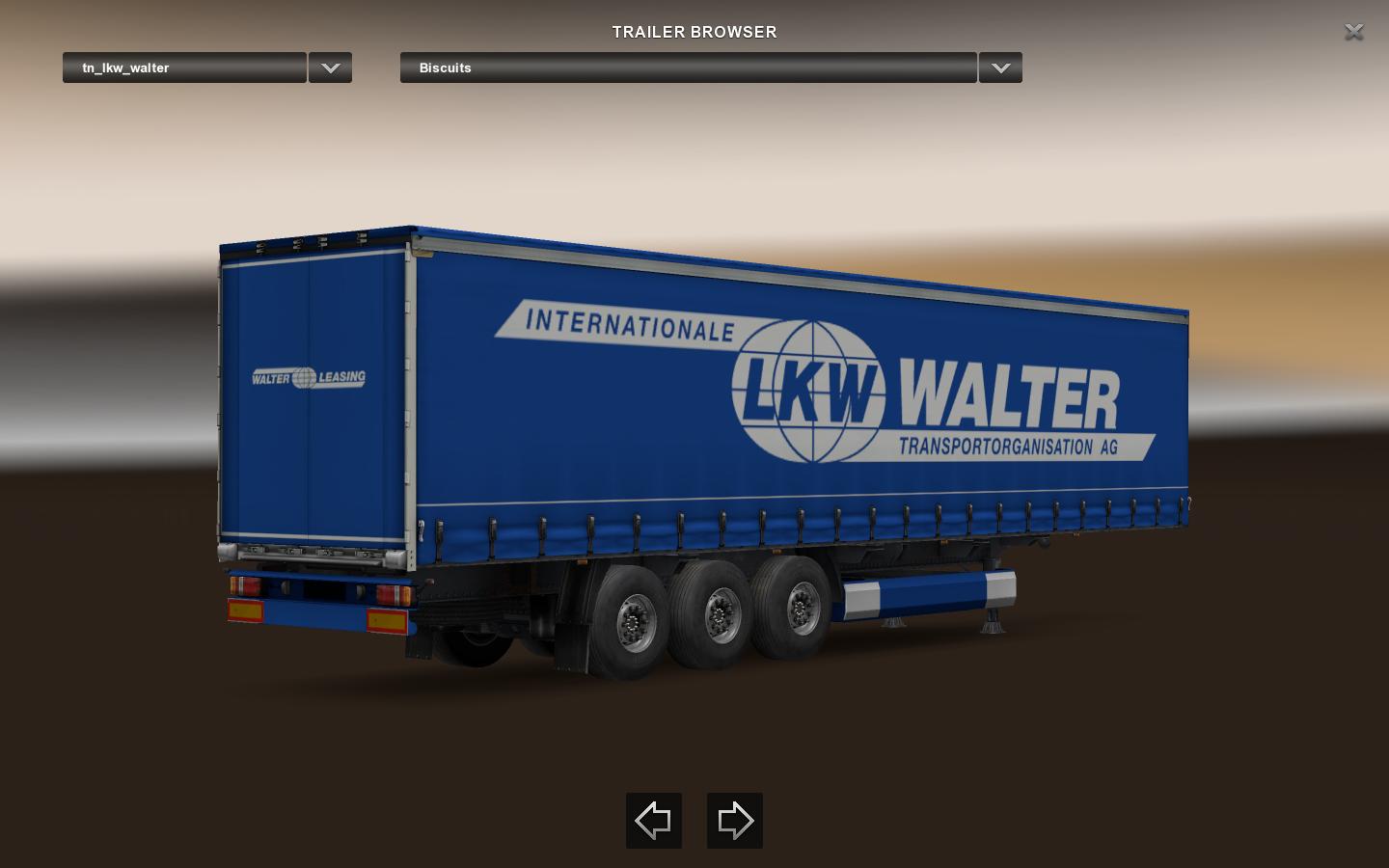Image resolution: width=1389 pixels, height=868 pixels.
Task: Open the tn_lkw_walter trailer dropdown
Action: tap(184, 68)
